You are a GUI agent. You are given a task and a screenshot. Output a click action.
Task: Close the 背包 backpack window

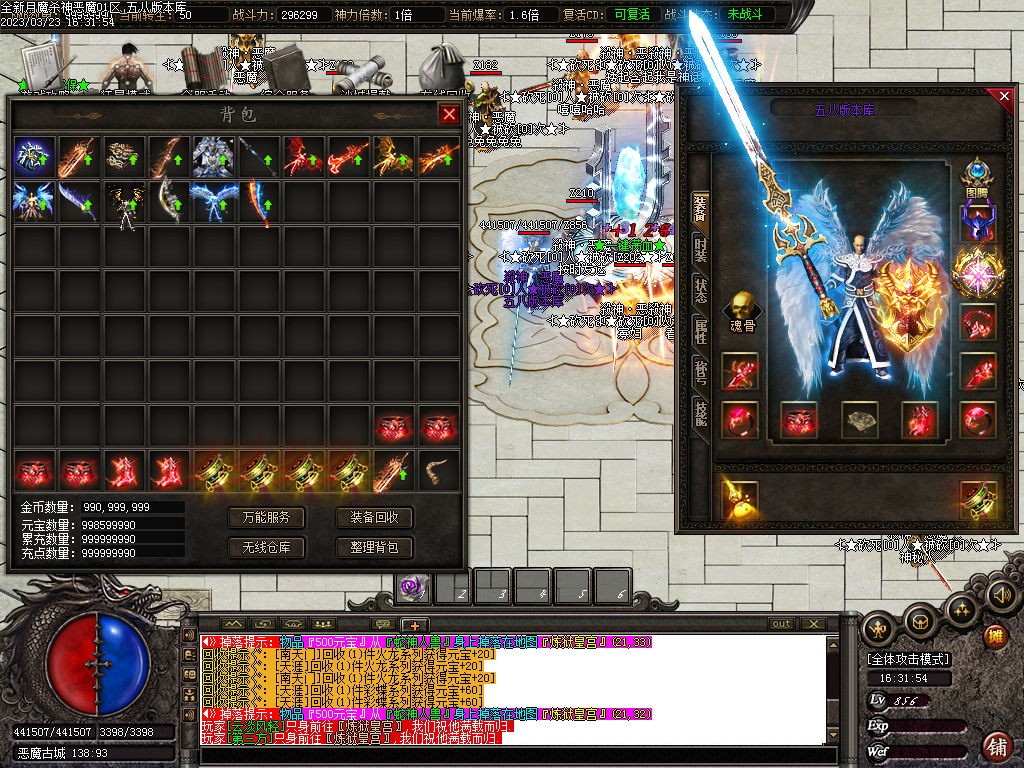(449, 114)
